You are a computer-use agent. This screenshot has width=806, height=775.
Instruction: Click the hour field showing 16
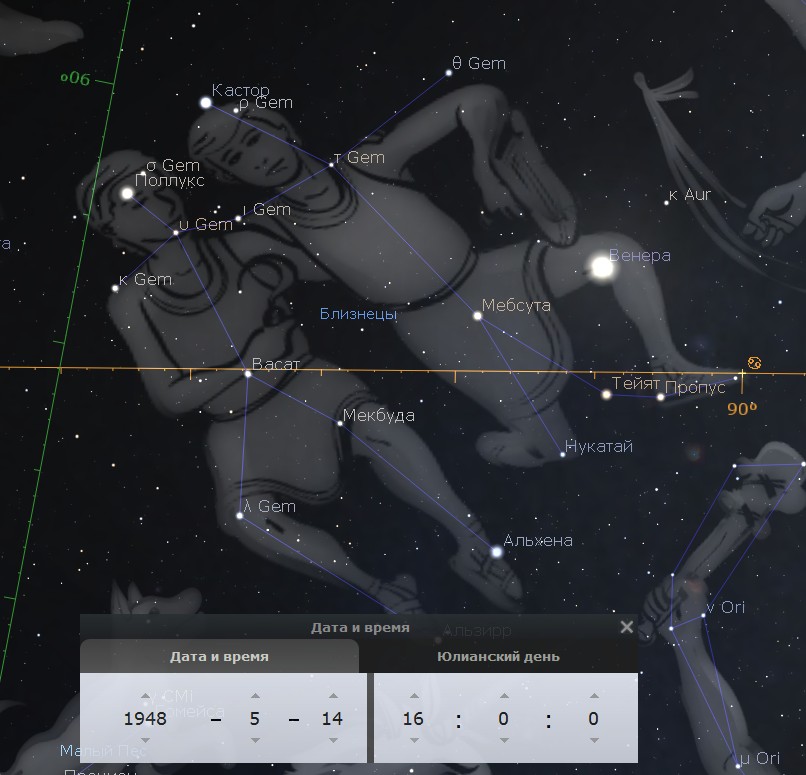(x=413, y=718)
